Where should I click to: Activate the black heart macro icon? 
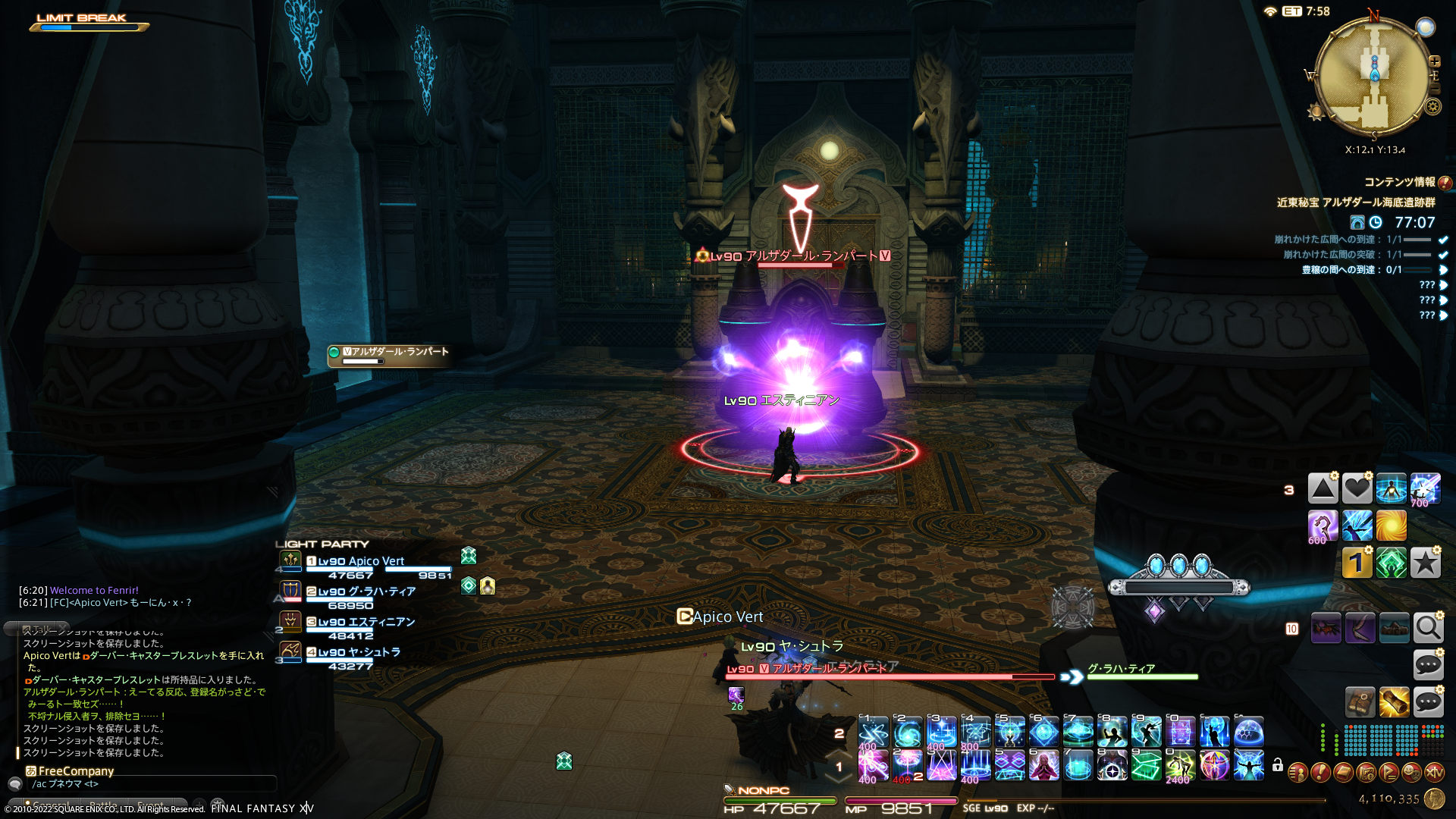coord(1357,489)
